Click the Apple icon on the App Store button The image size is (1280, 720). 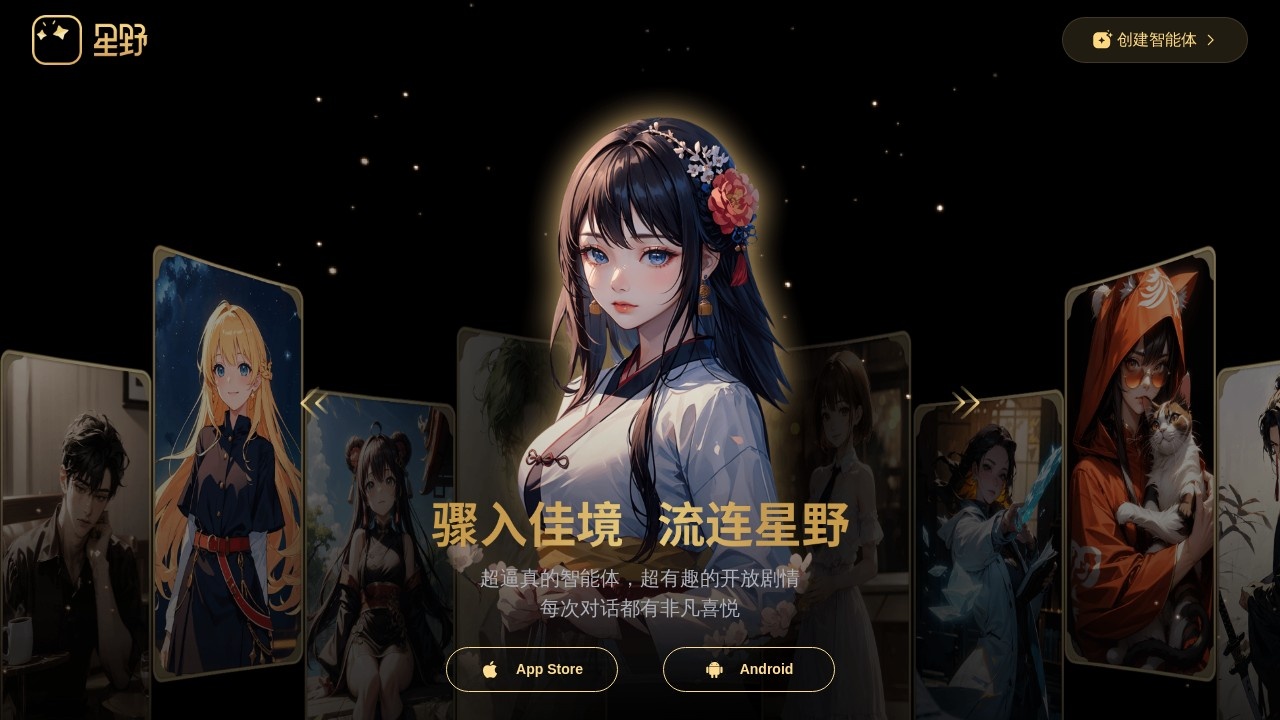[491, 669]
